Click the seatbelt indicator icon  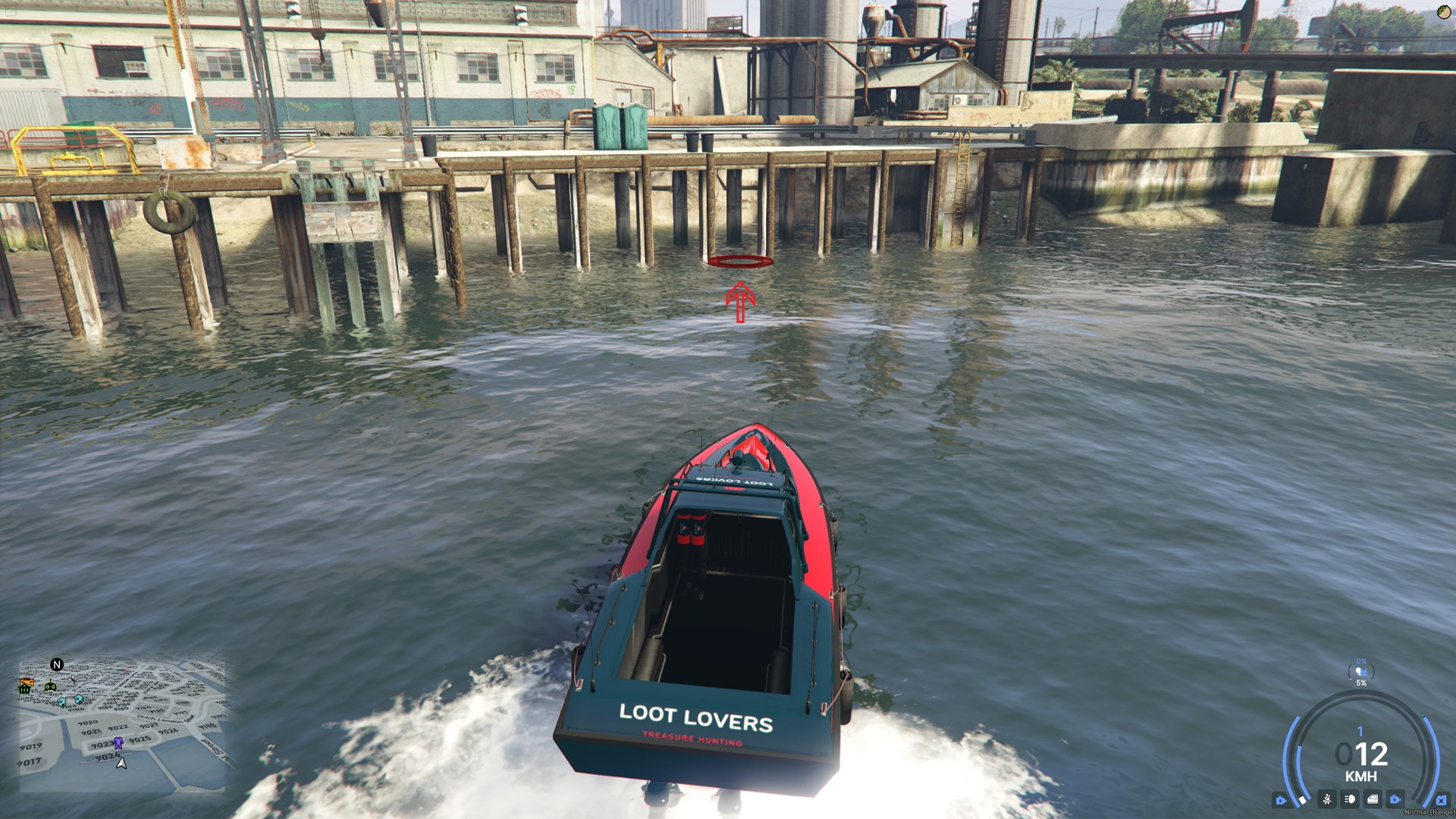1327,799
